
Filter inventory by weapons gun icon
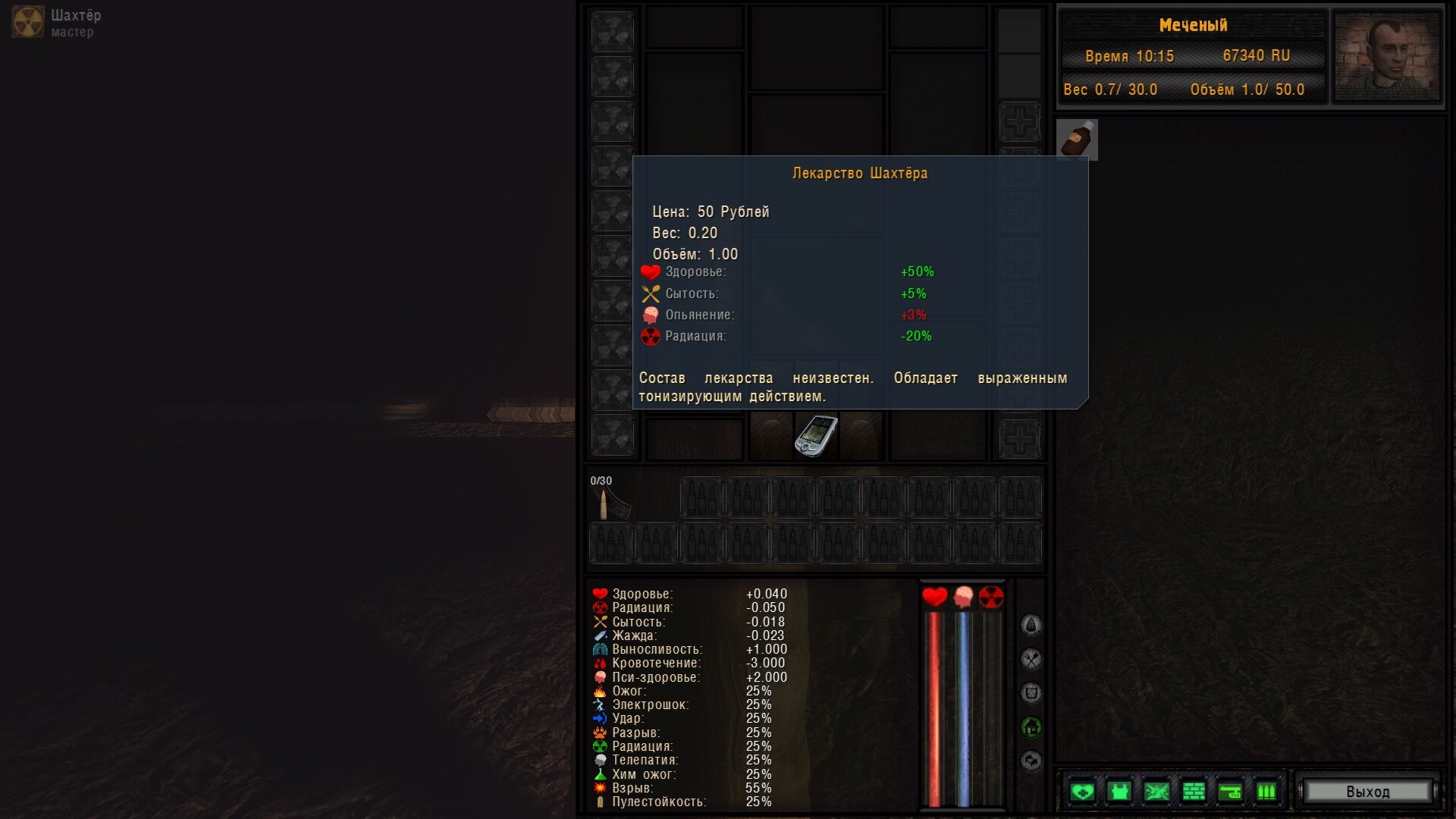pos(1230,792)
